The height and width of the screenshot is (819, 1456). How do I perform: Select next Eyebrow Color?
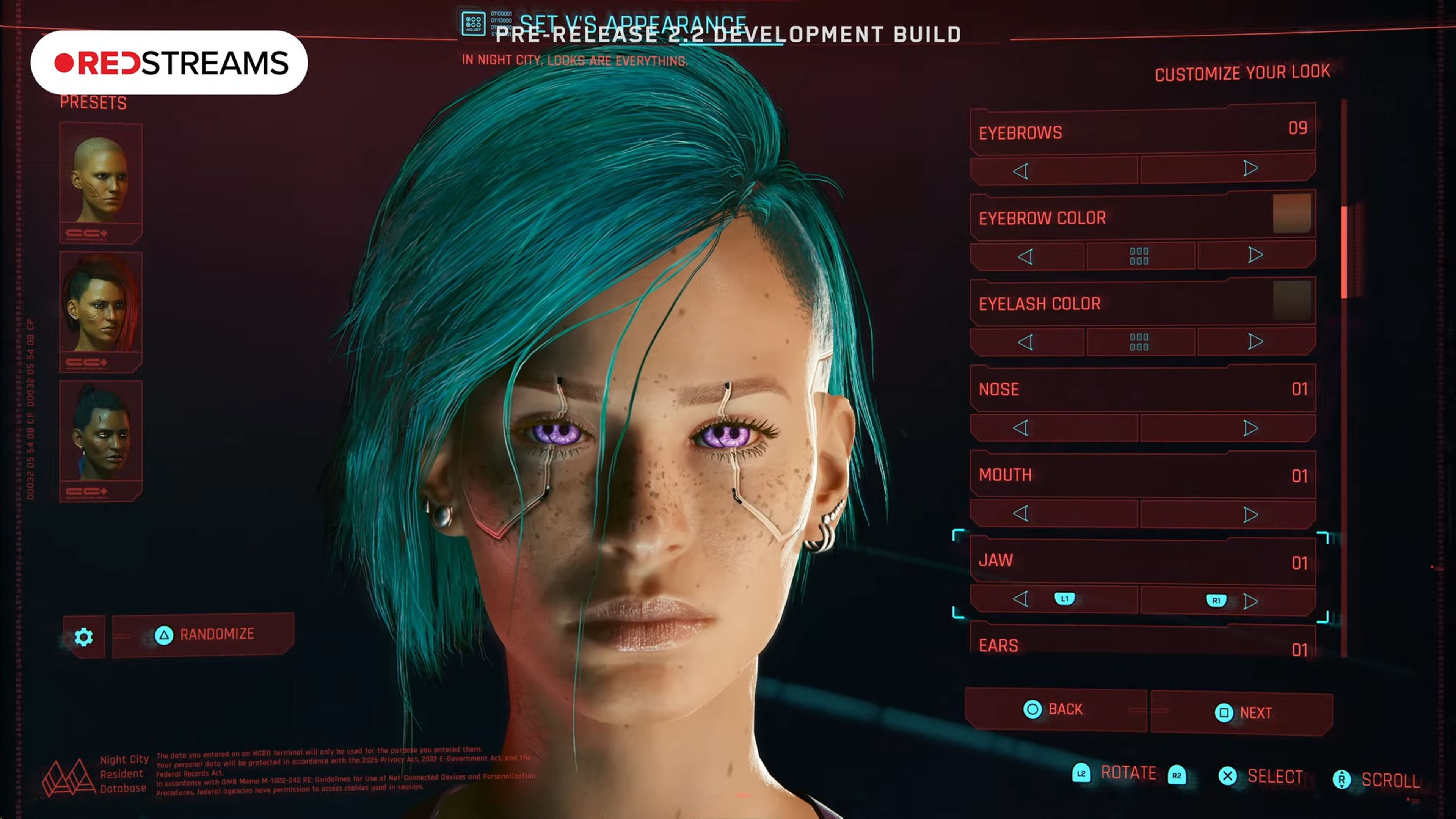pos(1255,255)
